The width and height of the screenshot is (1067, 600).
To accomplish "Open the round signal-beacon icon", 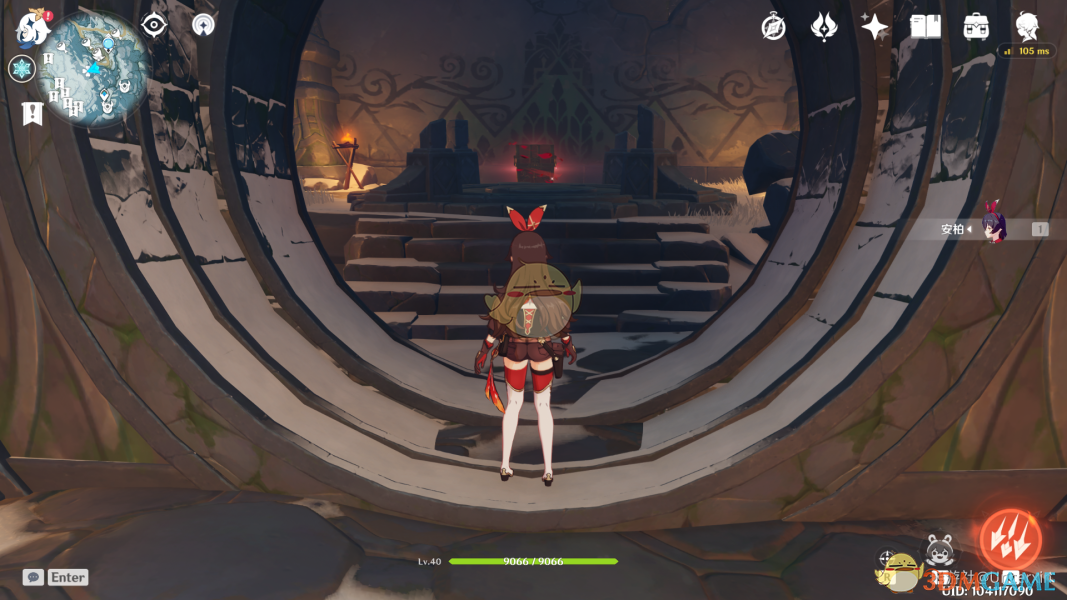I will pyautogui.click(x=203, y=25).
